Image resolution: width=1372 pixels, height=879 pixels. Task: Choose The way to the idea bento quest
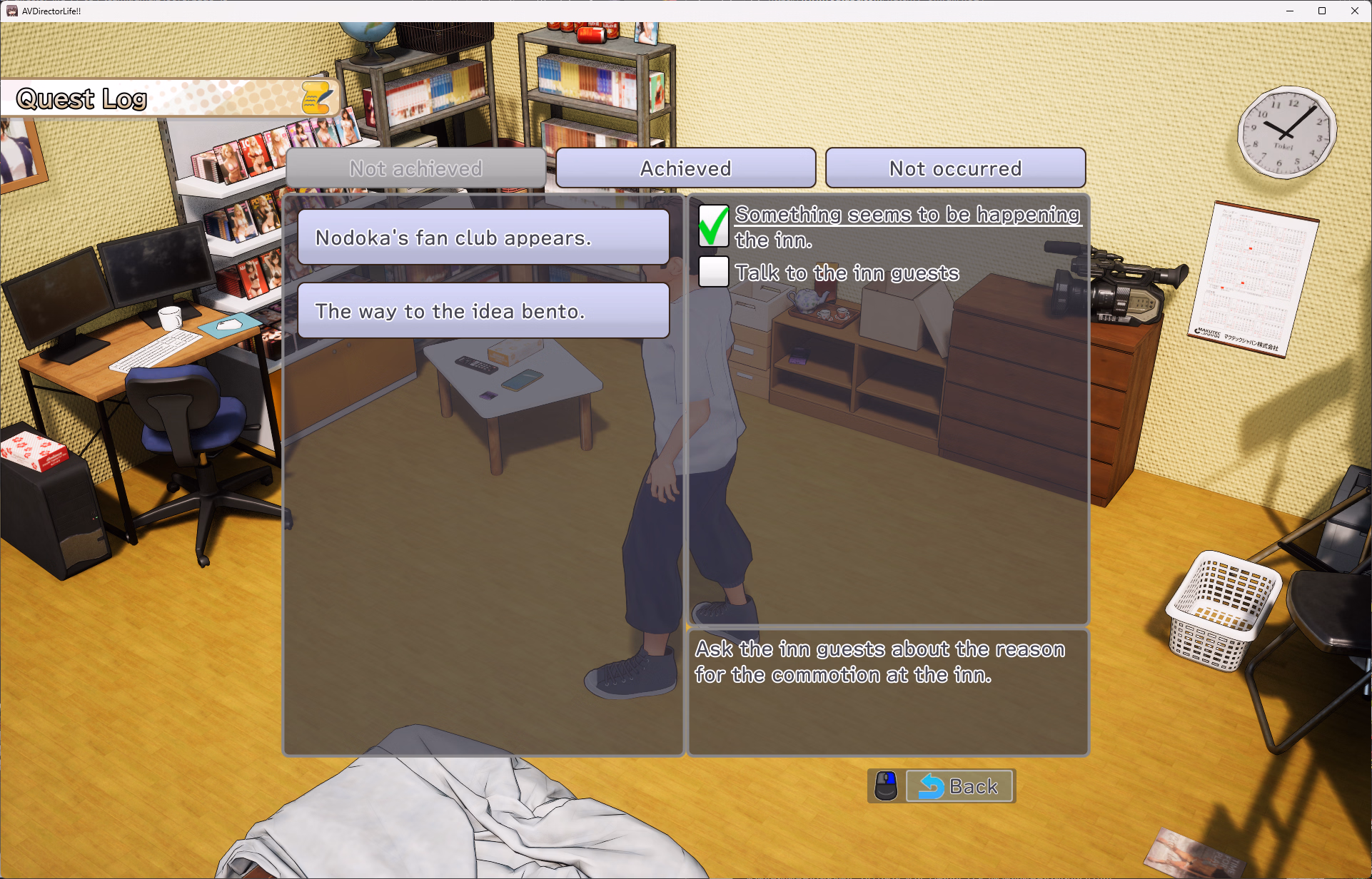(x=483, y=311)
